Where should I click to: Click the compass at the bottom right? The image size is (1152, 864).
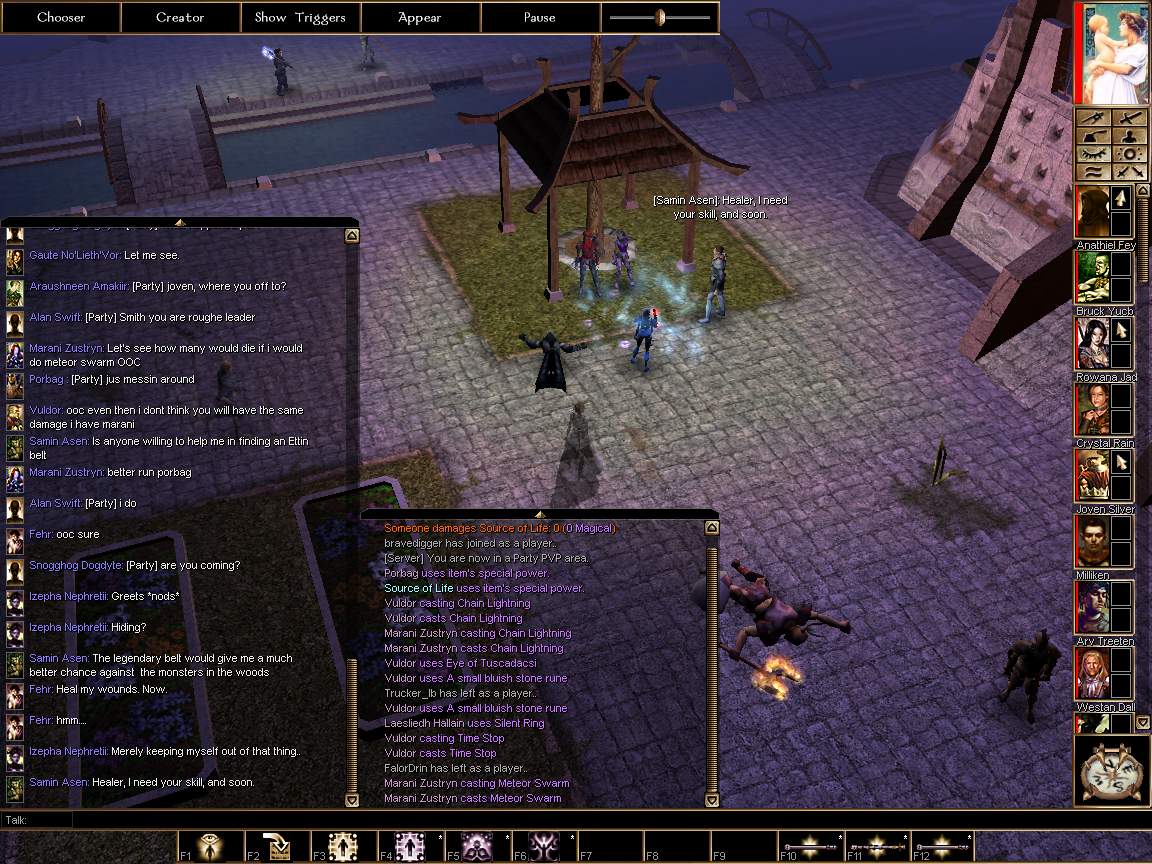coord(1112,771)
